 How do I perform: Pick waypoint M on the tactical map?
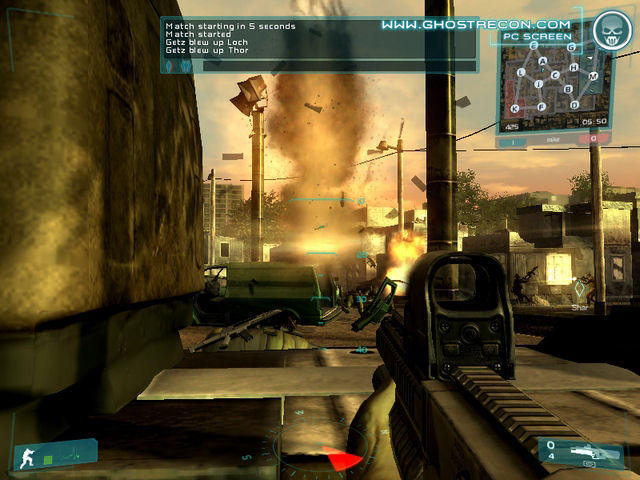[x=593, y=76]
